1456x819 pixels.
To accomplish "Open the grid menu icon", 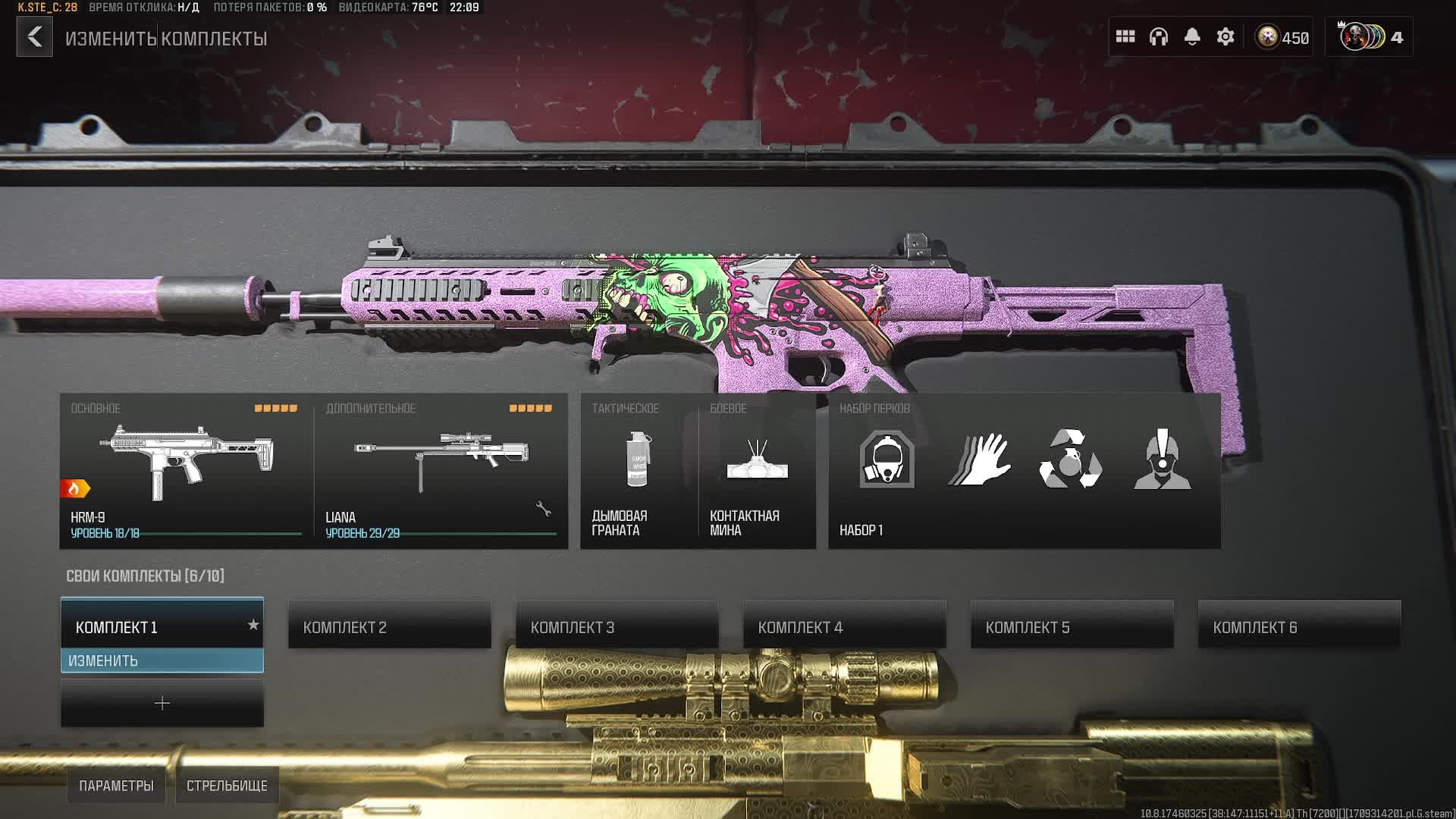I will [x=1125, y=37].
